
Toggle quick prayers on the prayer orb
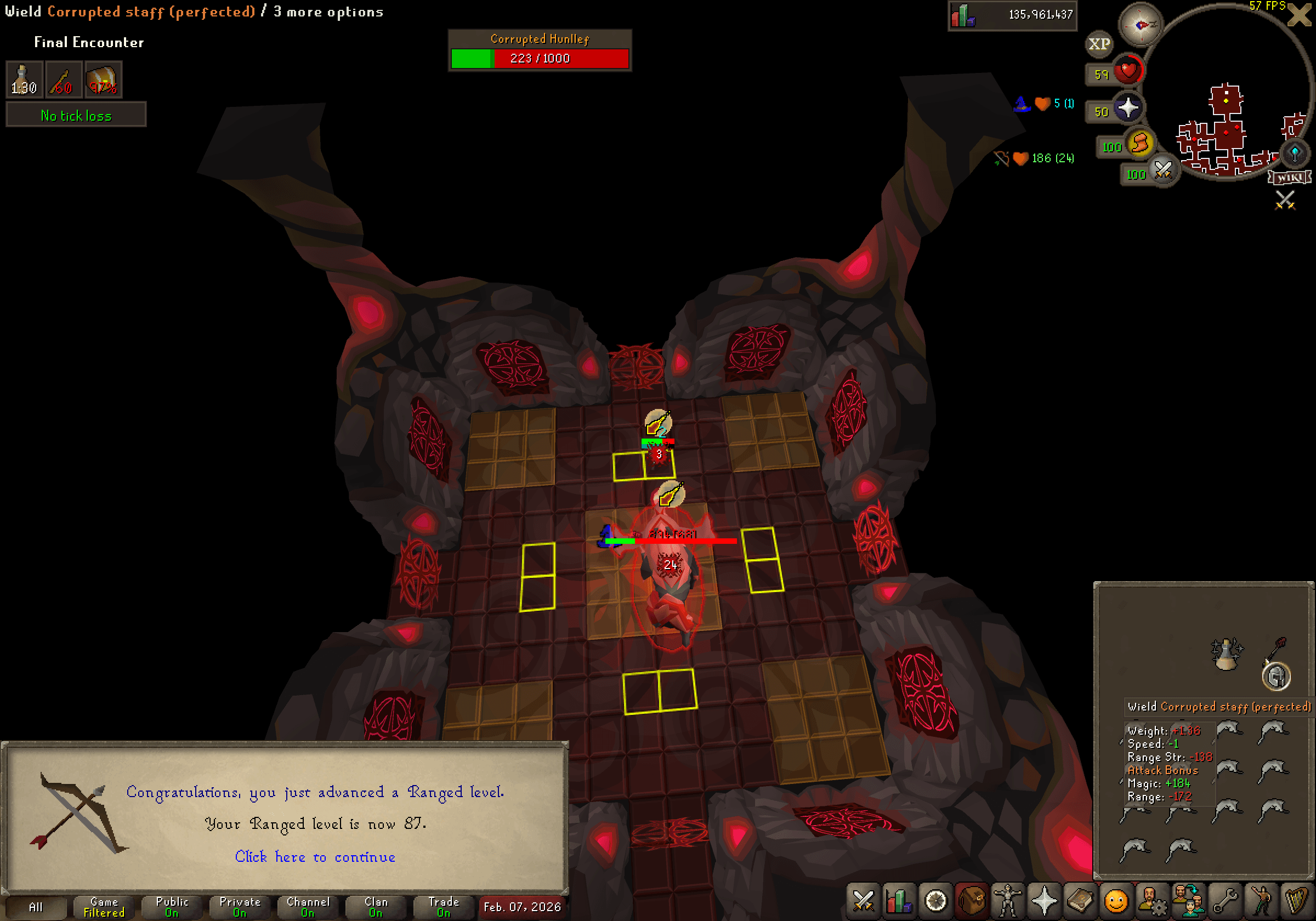(1130, 108)
